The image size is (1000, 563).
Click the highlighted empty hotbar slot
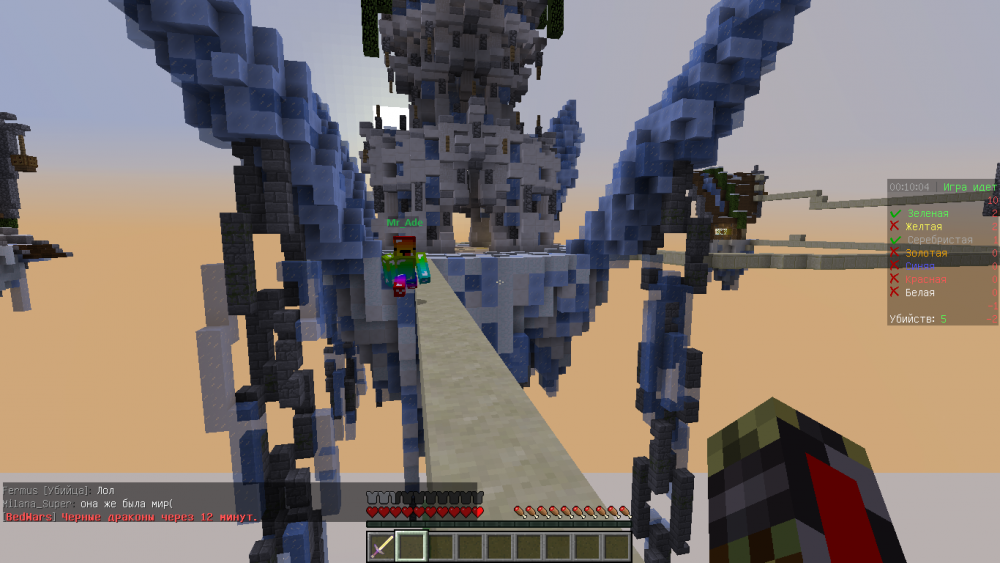pyautogui.click(x=411, y=546)
